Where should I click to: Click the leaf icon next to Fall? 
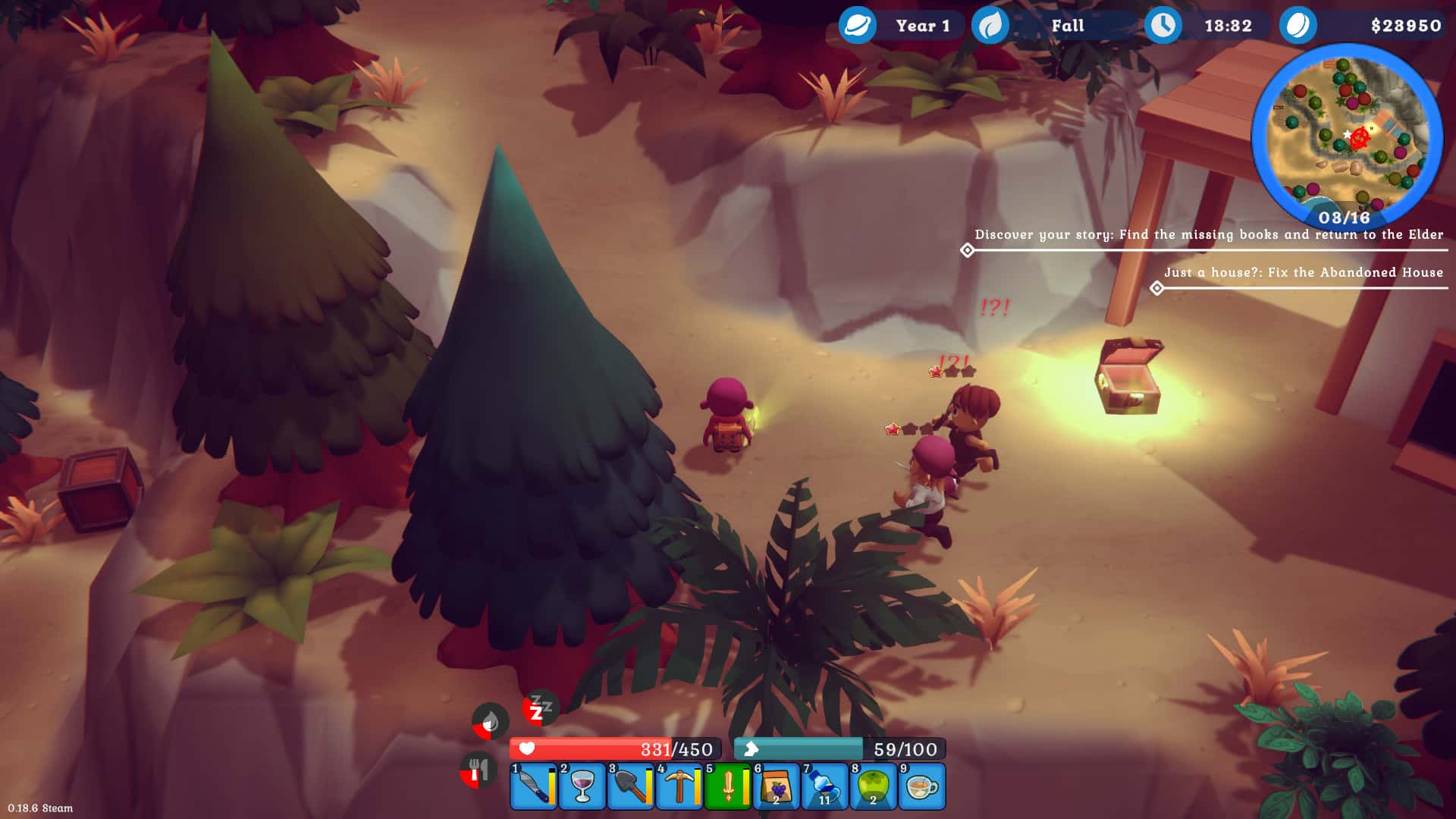coord(990,25)
